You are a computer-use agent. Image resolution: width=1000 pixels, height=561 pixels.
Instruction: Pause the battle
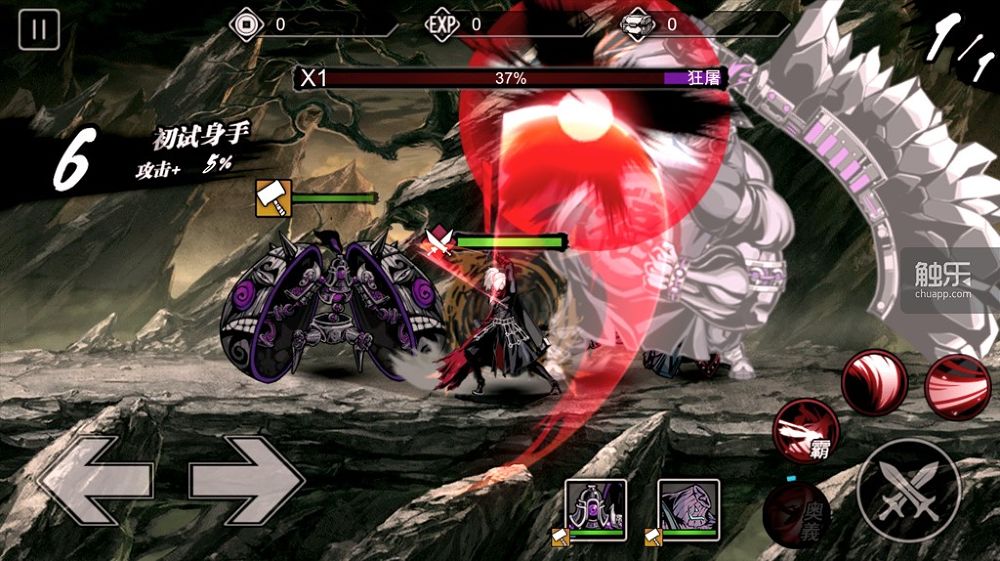click(x=39, y=29)
